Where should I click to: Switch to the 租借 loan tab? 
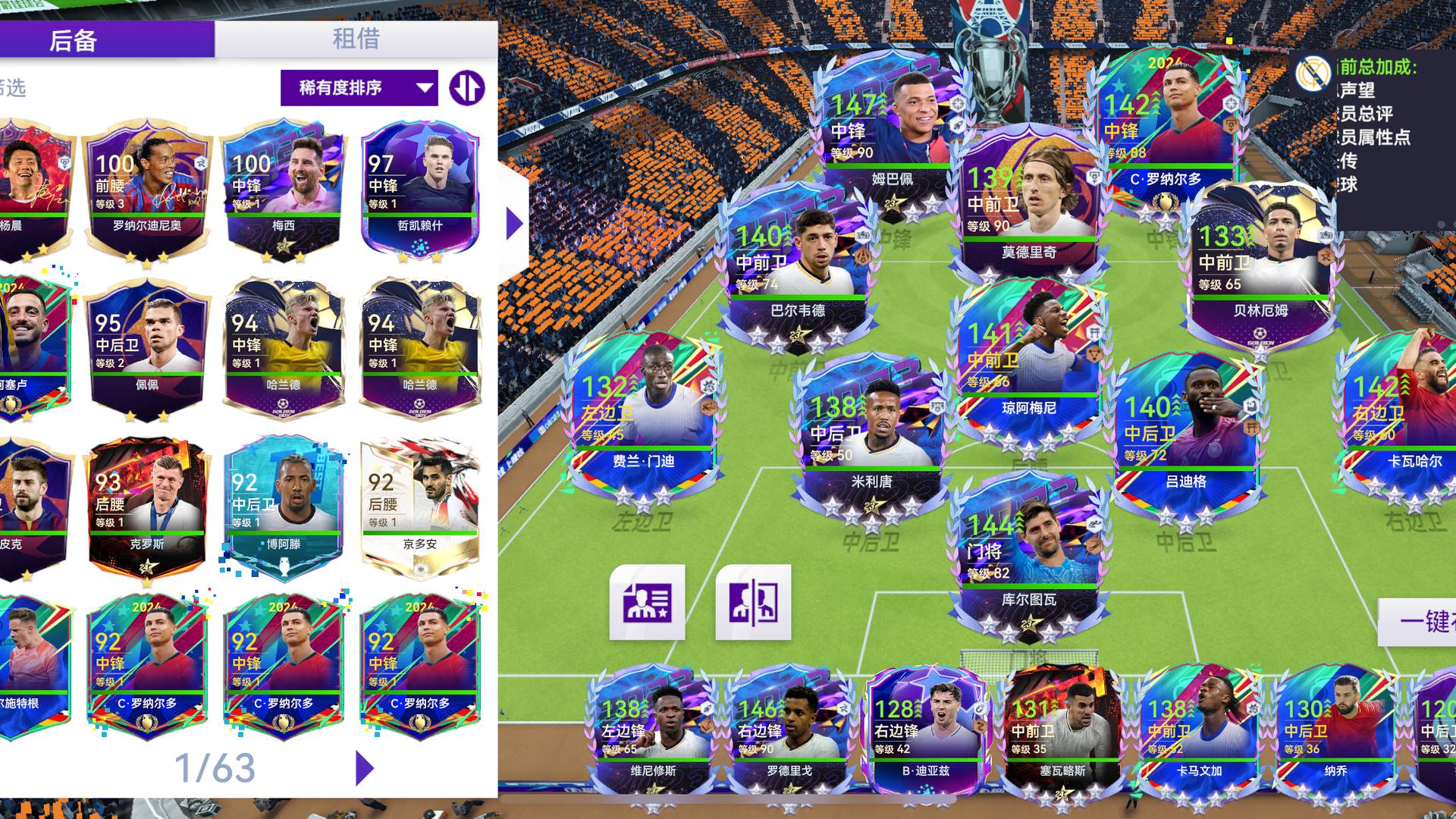point(356,39)
